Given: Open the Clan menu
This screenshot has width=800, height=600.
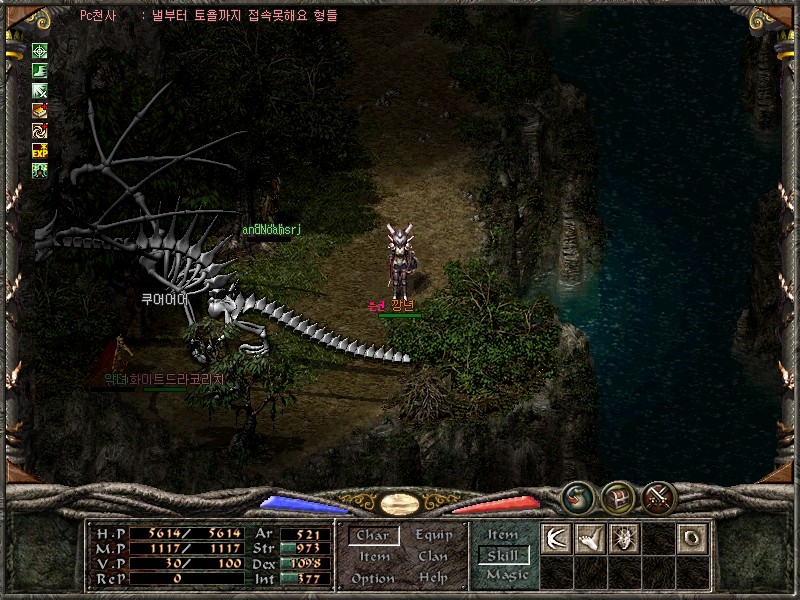Looking at the screenshot, I should pos(433,557).
